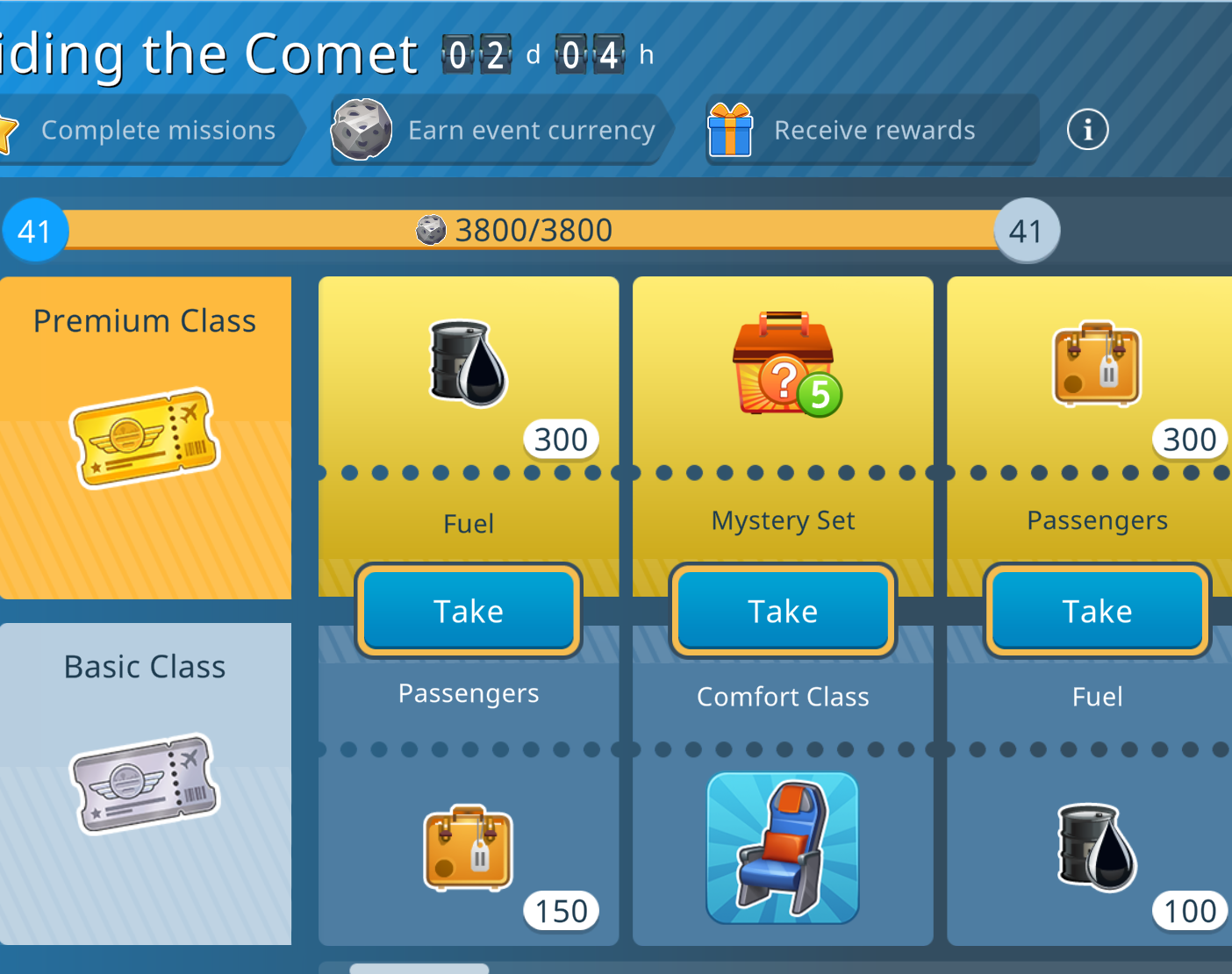Take the premium Mystery Set reward
This screenshot has height=974, width=1232.
(783, 611)
